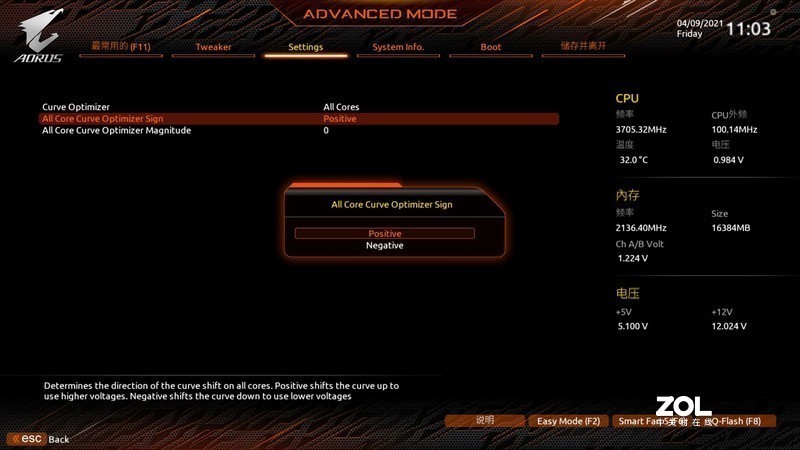Click the All Core Curve Optimizer Sign row
The height and width of the screenshot is (450, 800).
102,119
